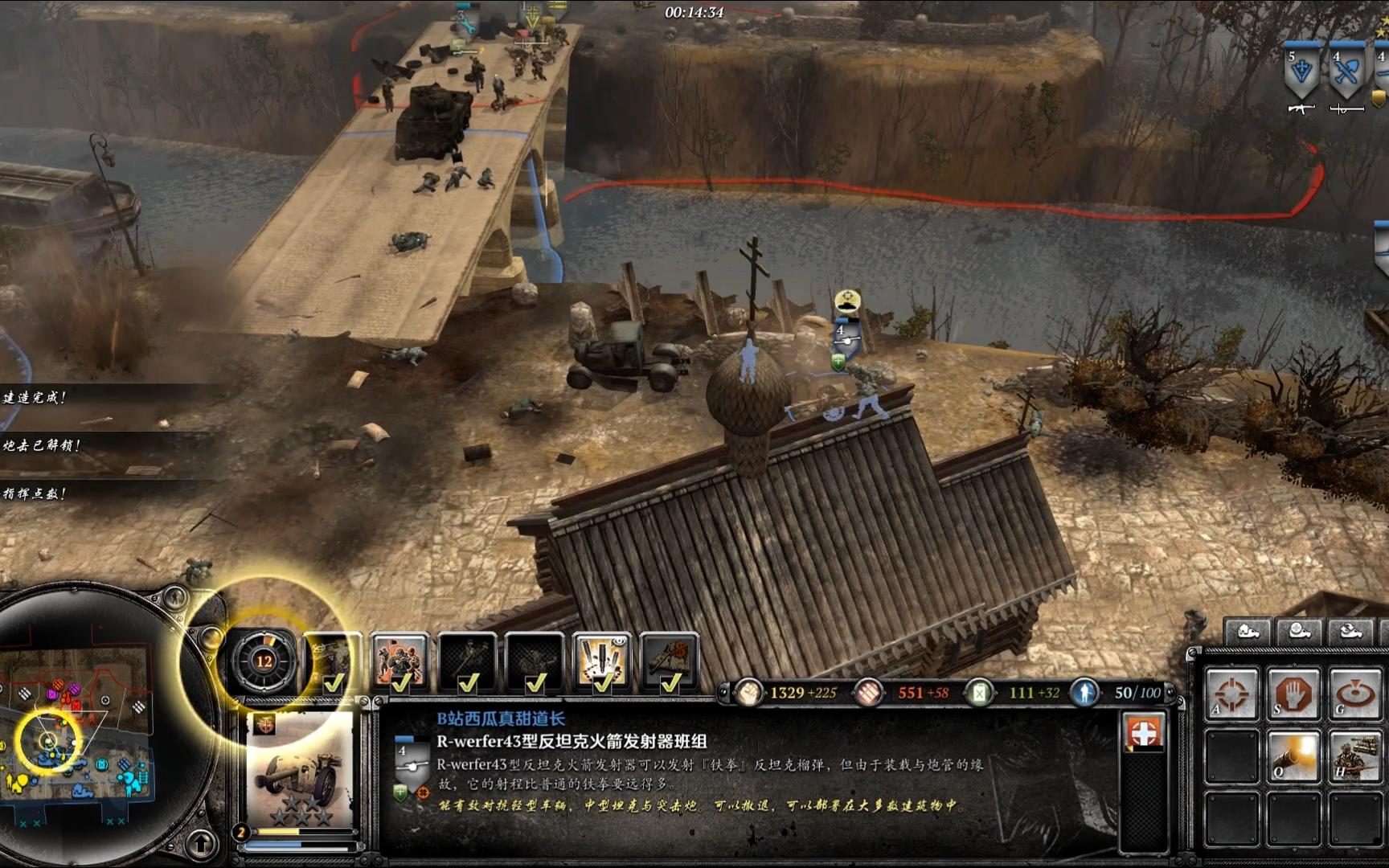Click the red medical cross upgrade icon
This screenshot has width=1389, height=868.
1143,733
